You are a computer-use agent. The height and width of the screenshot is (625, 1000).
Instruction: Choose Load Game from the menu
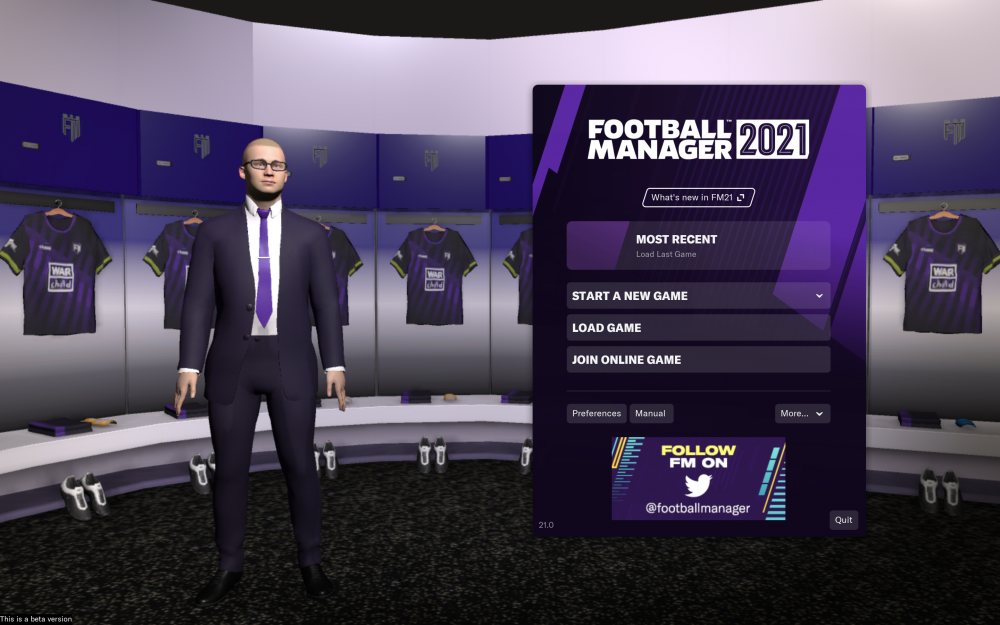coord(698,328)
